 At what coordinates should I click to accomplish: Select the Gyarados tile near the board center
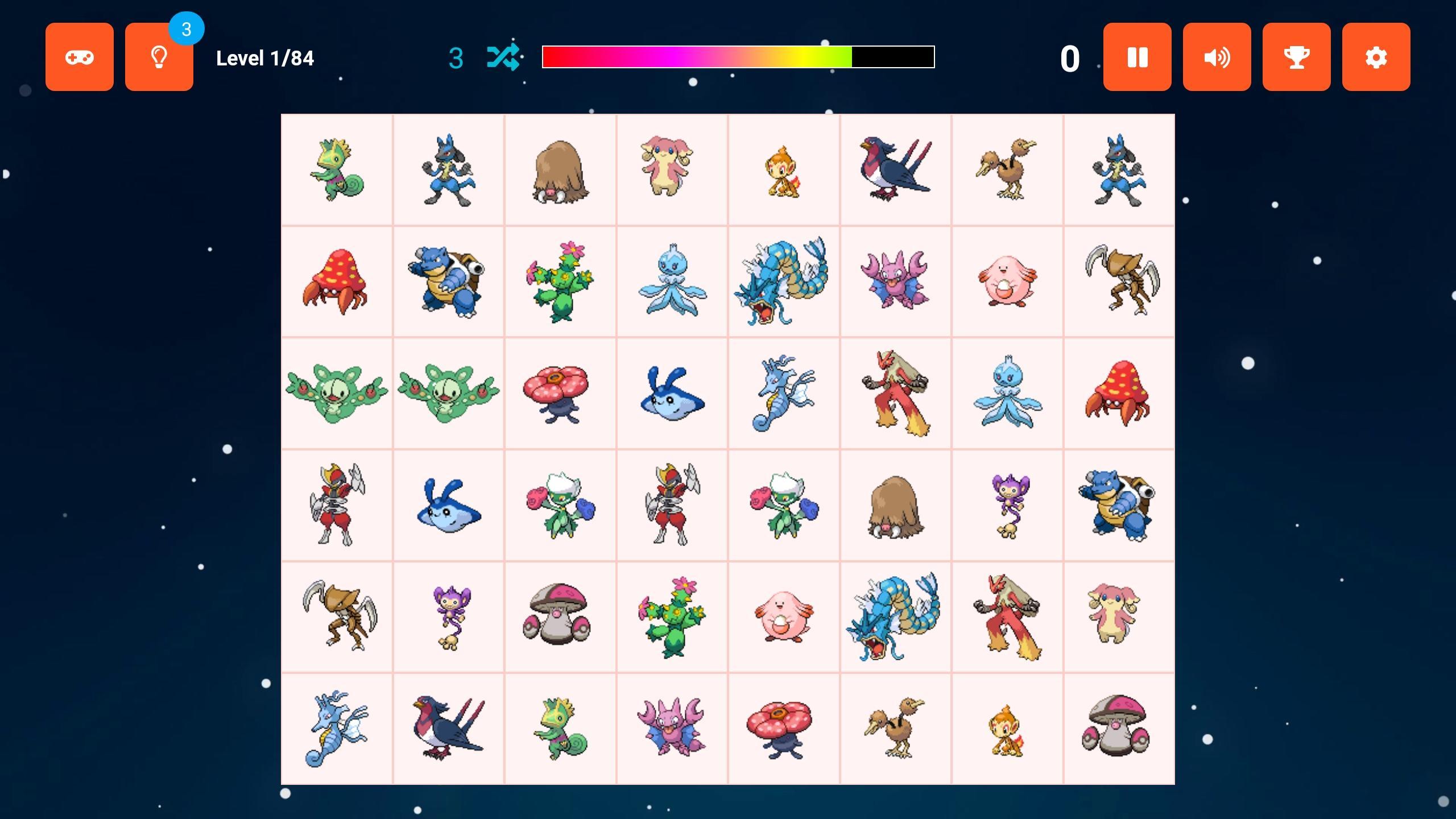pyautogui.click(x=785, y=282)
